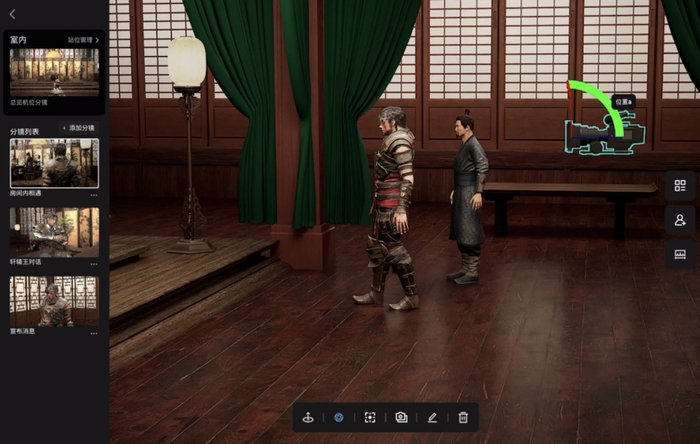The width and height of the screenshot is (700, 444).
Task: Toggle the blue aperture lens tool
Action: coord(339,417)
